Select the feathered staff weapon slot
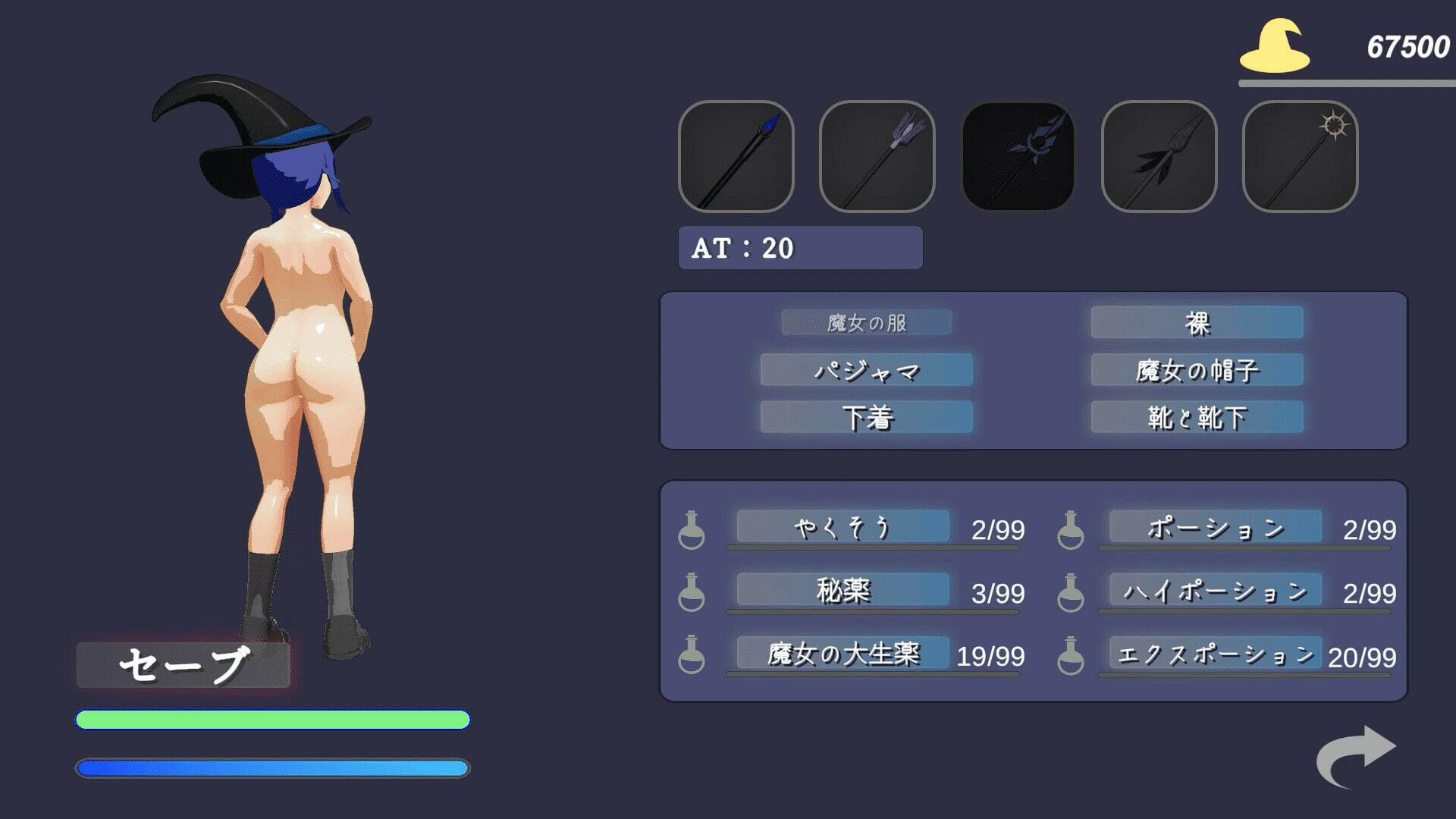The height and width of the screenshot is (819, 1456). pyautogui.click(x=1159, y=156)
